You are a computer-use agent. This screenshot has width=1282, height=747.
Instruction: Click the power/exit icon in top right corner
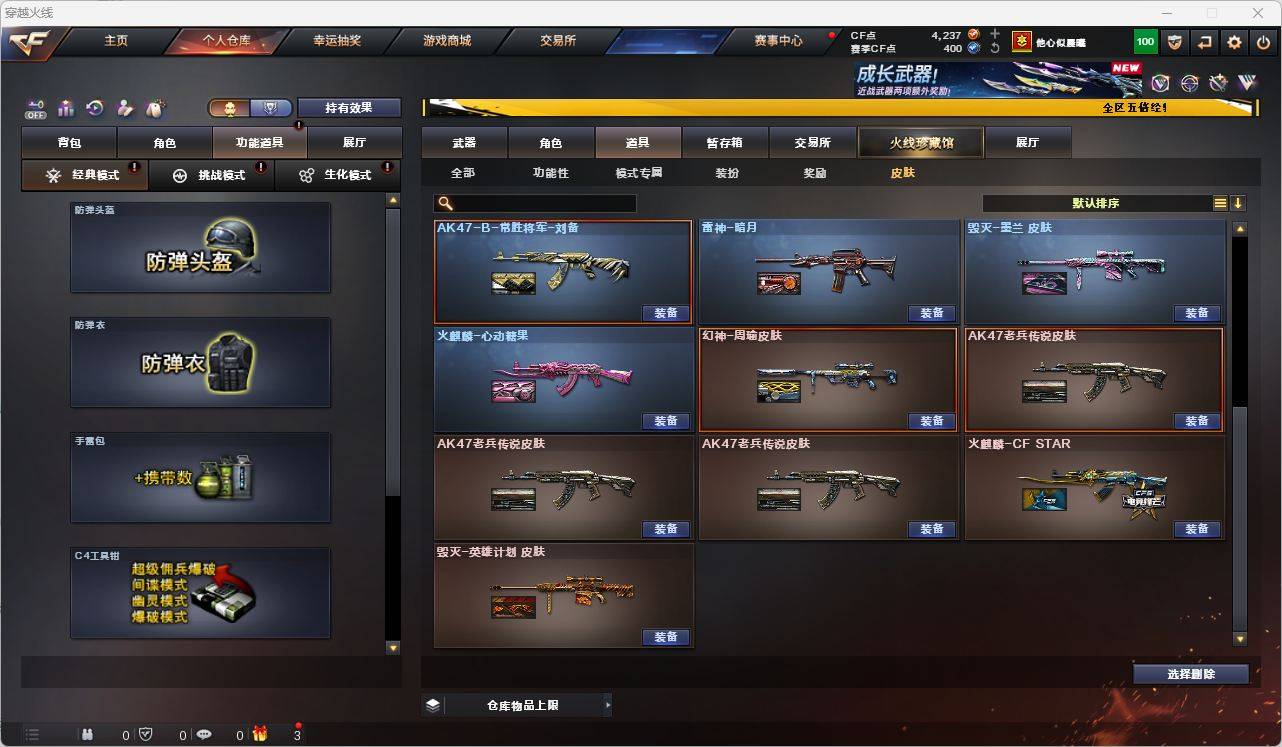point(1263,41)
